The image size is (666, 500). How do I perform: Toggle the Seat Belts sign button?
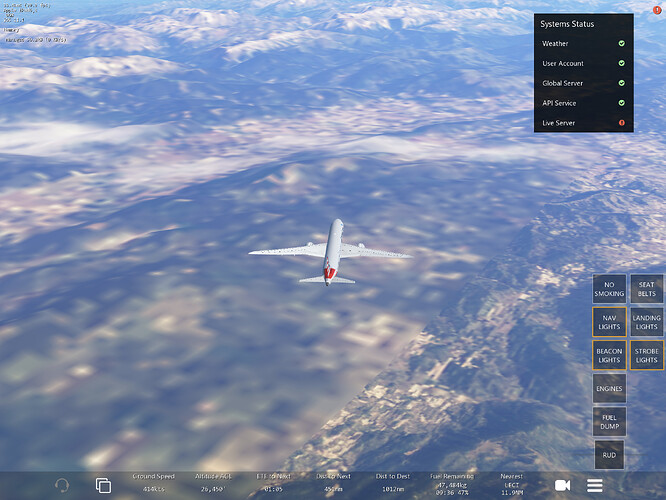[x=647, y=289]
